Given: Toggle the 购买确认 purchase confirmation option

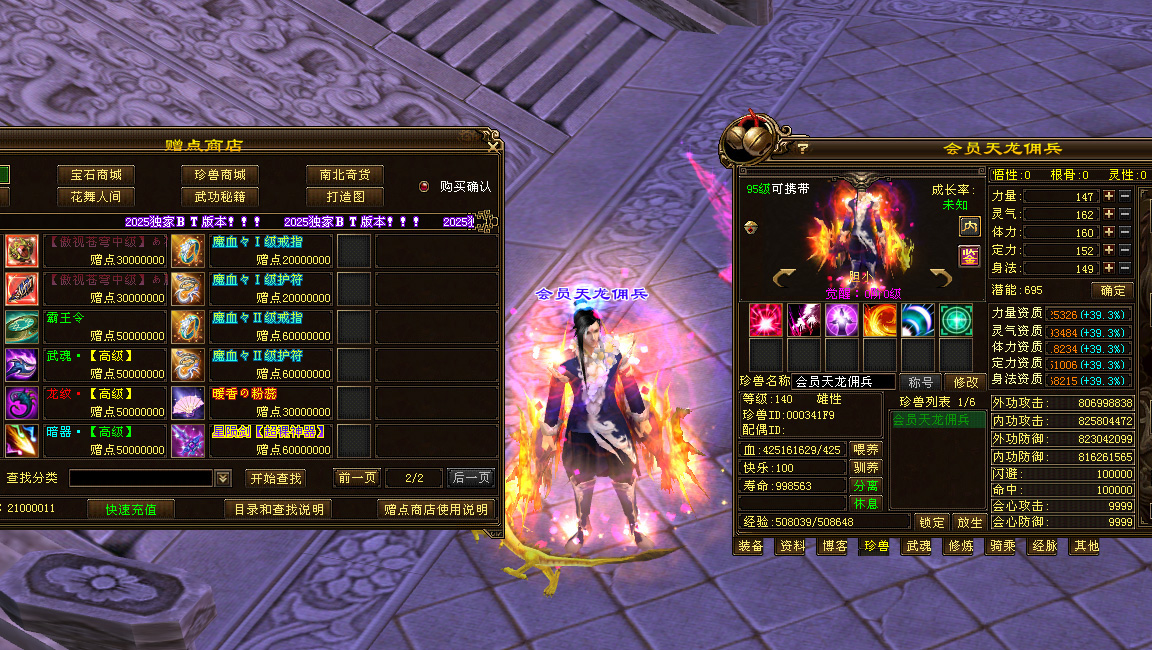Looking at the screenshot, I should click(424, 186).
